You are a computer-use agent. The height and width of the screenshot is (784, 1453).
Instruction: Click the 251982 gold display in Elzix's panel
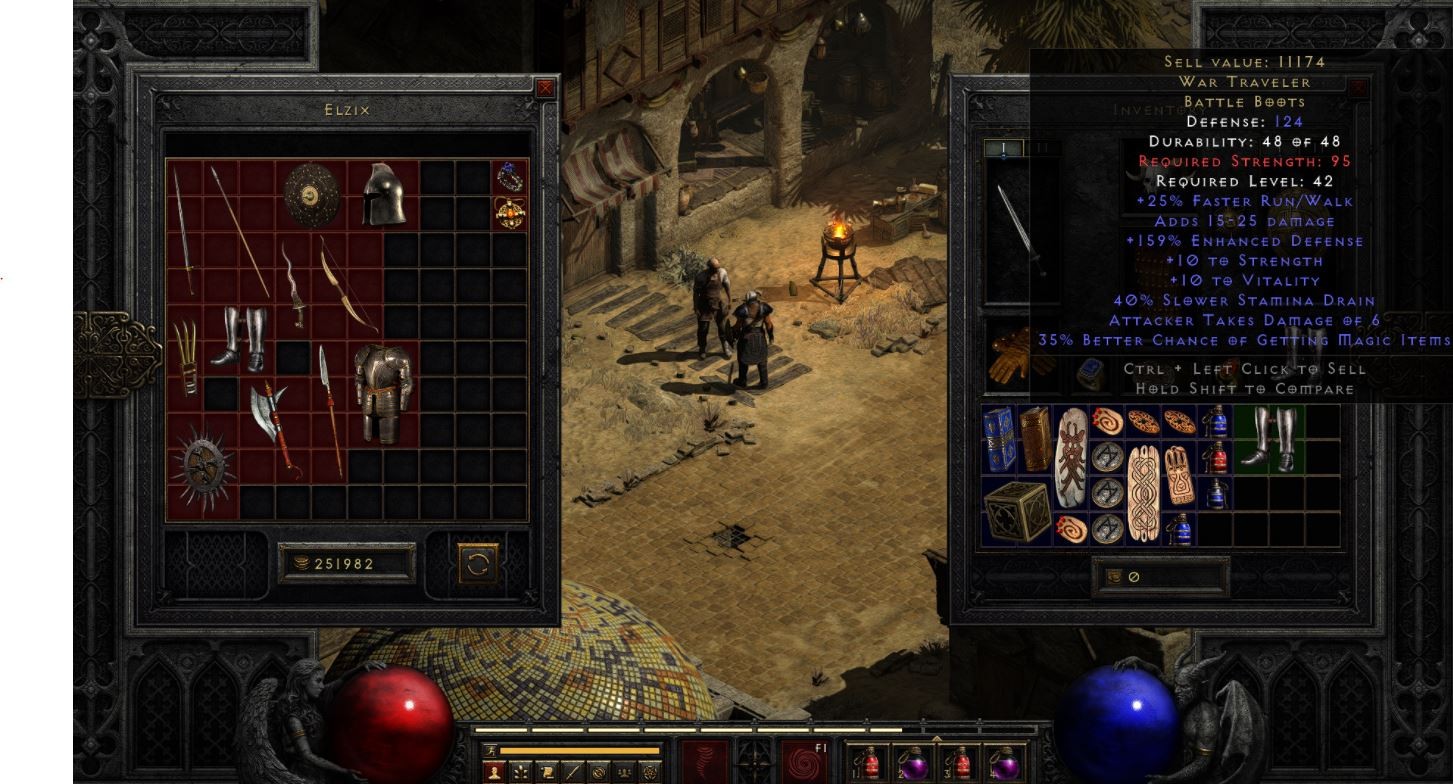pos(345,562)
